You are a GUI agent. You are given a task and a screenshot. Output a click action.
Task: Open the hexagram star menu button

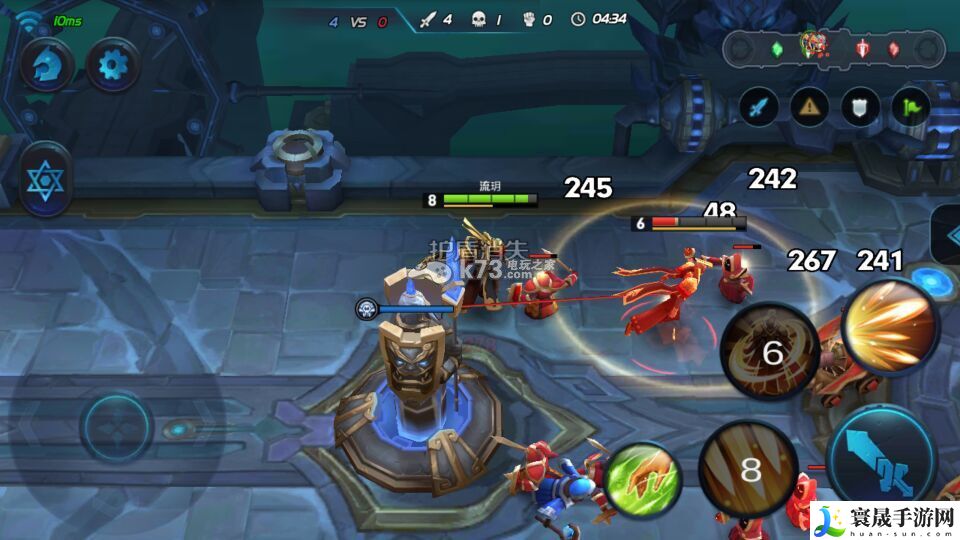coord(45,181)
